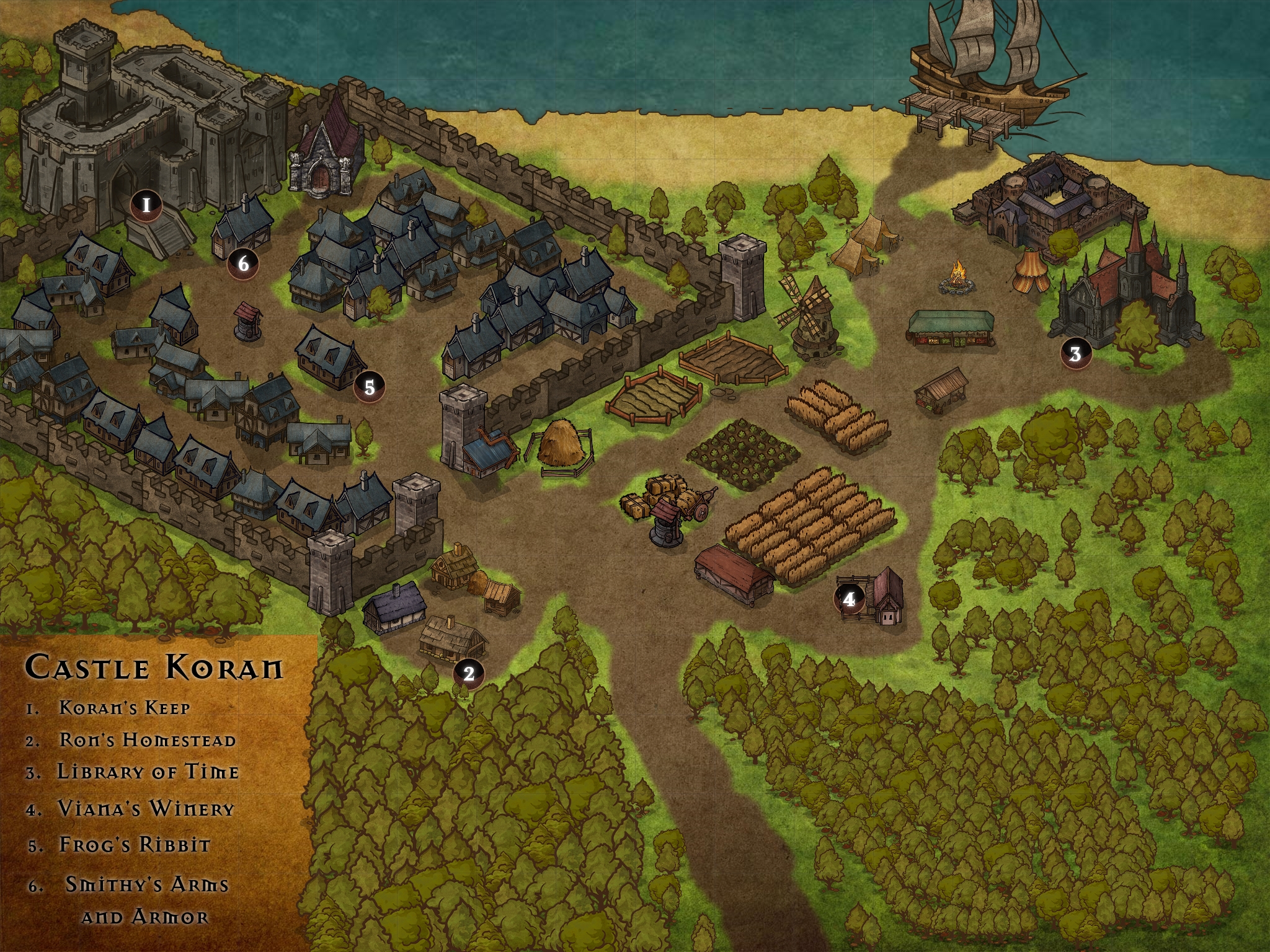Click the number 3 map marker
The width and height of the screenshot is (1270, 952).
pyautogui.click(x=1075, y=354)
